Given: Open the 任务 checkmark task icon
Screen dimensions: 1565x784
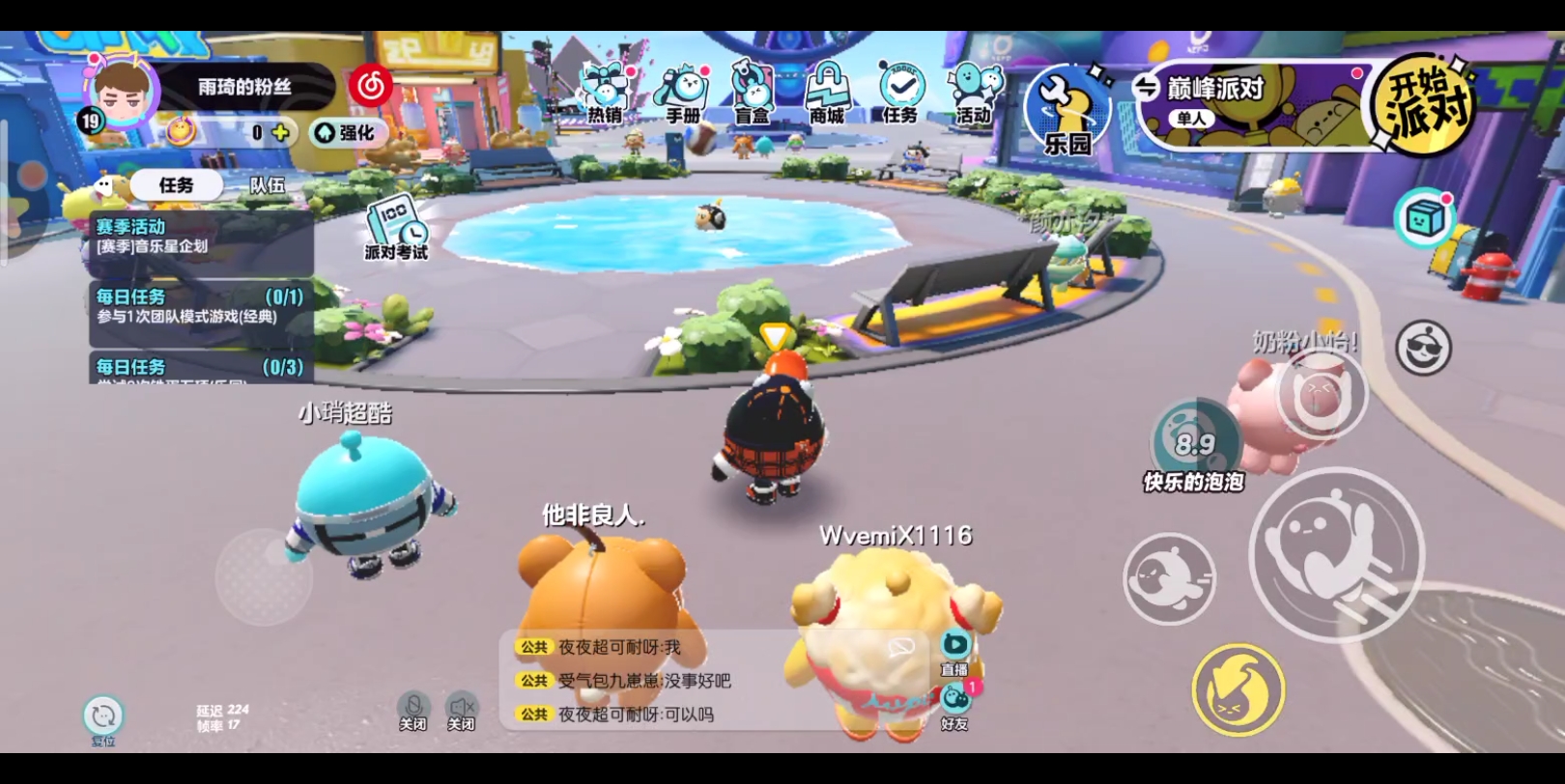Looking at the screenshot, I should [900, 94].
